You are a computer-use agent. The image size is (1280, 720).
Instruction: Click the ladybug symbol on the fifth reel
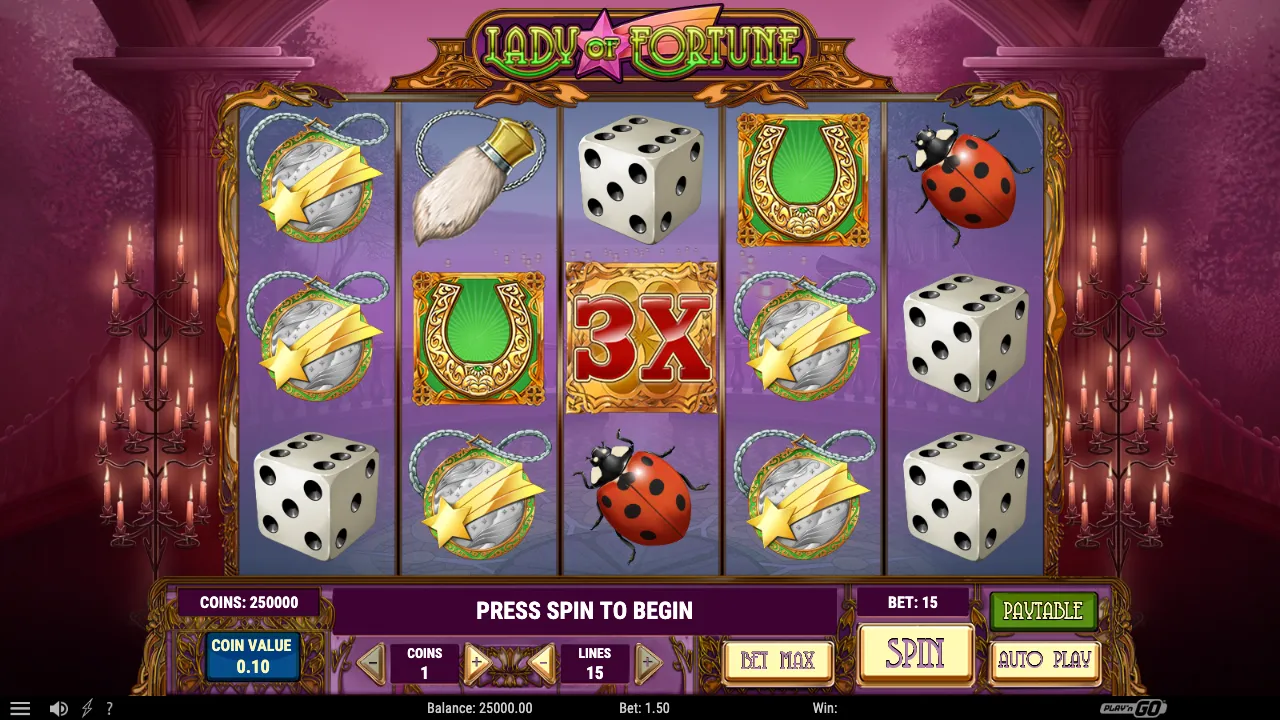[x=965, y=180]
